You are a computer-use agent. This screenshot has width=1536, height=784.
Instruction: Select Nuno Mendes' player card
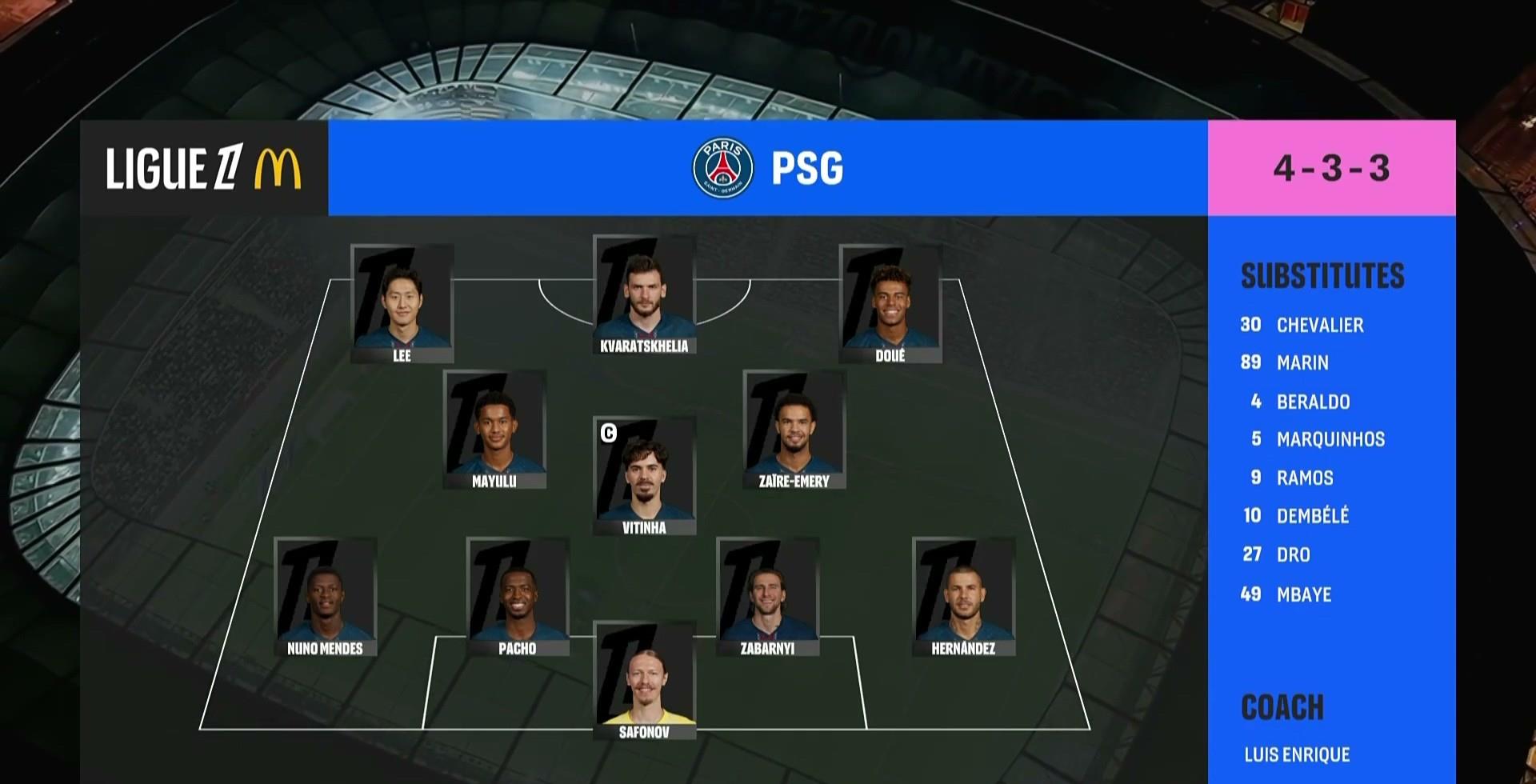(325, 597)
